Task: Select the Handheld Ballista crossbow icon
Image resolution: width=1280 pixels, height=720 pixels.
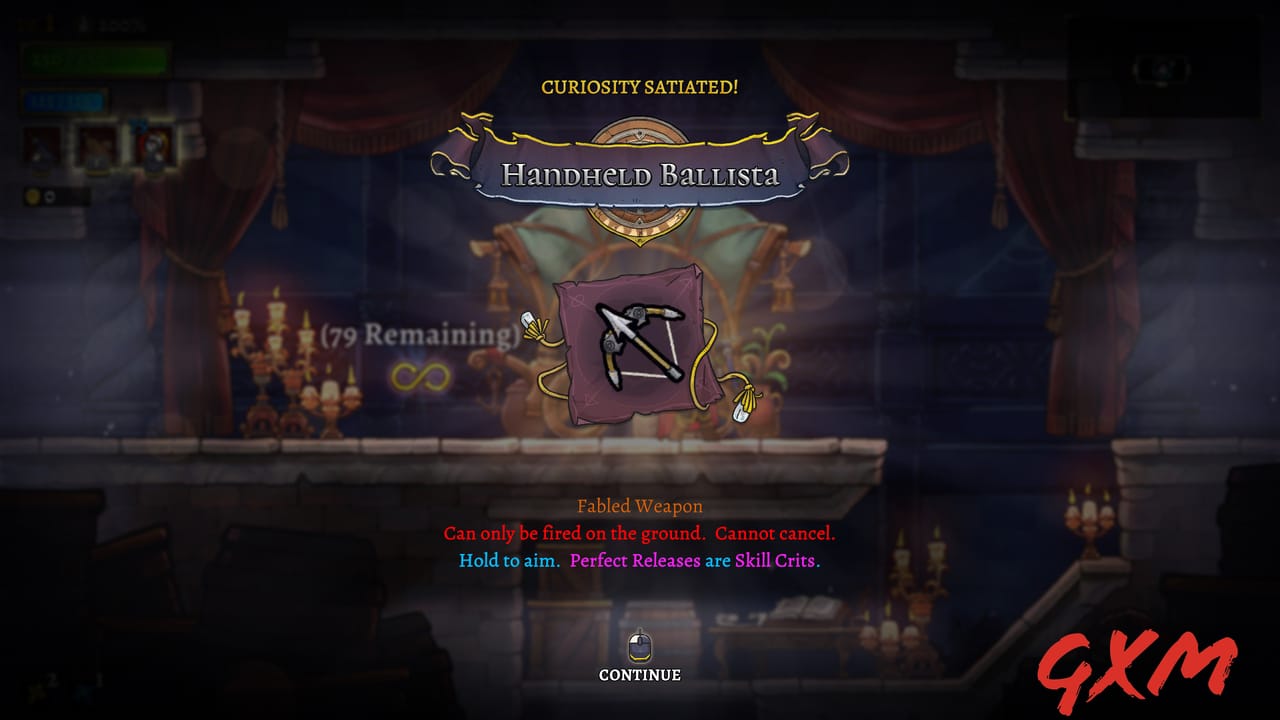Action: click(636, 342)
